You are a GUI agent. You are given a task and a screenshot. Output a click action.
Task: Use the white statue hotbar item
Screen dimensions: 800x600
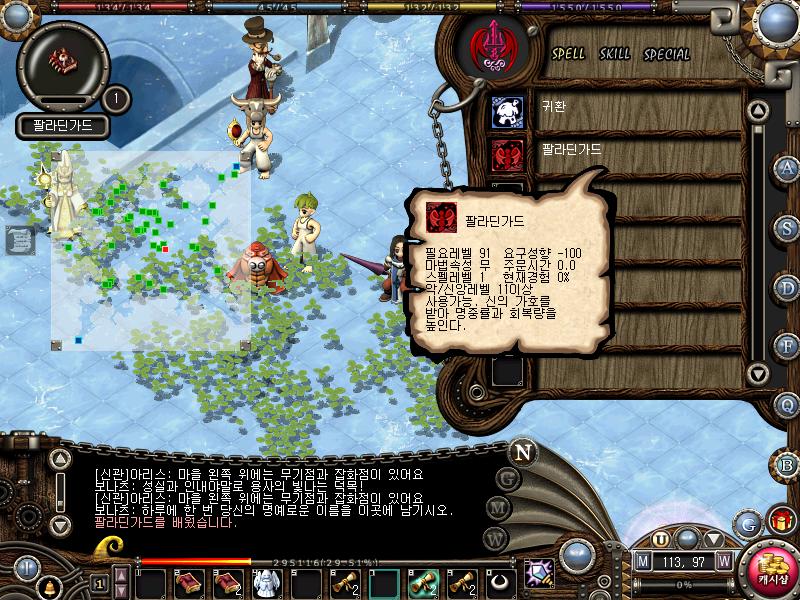pos(265,581)
